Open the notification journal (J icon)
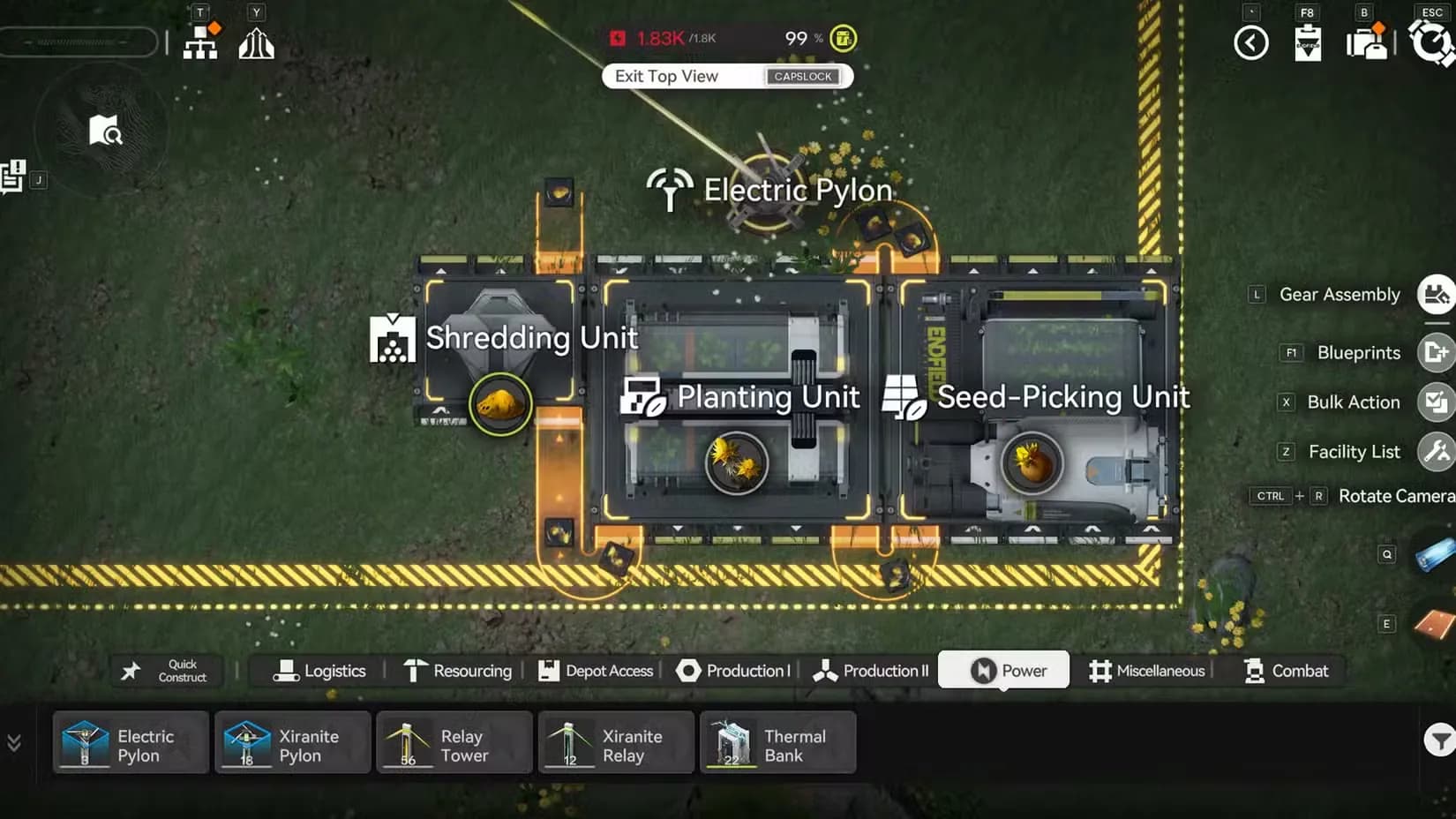This screenshot has height=819, width=1456. [12, 175]
